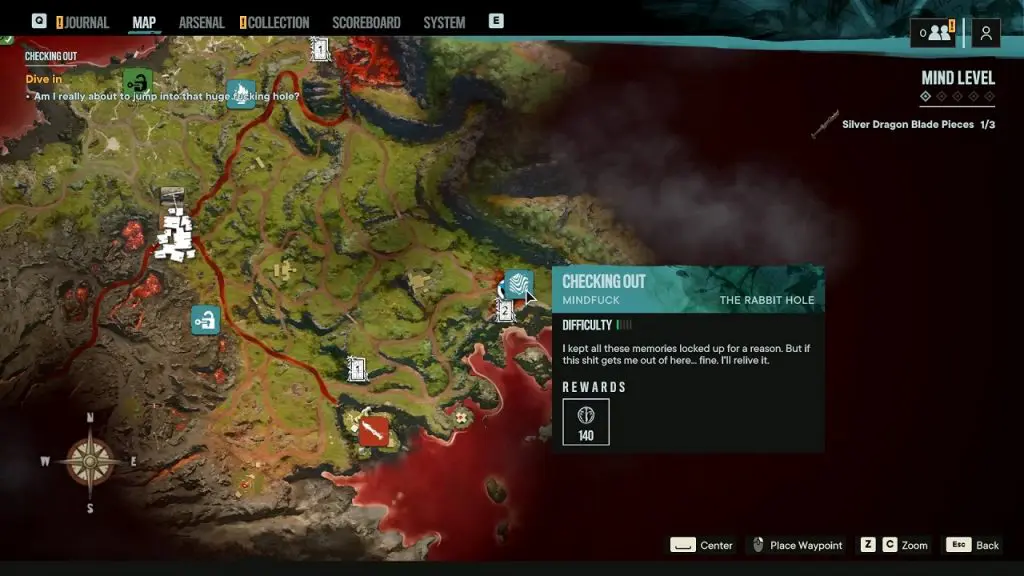This screenshot has width=1024, height=576.
Task: Click the map marker numbered 2
Action: tap(505, 311)
